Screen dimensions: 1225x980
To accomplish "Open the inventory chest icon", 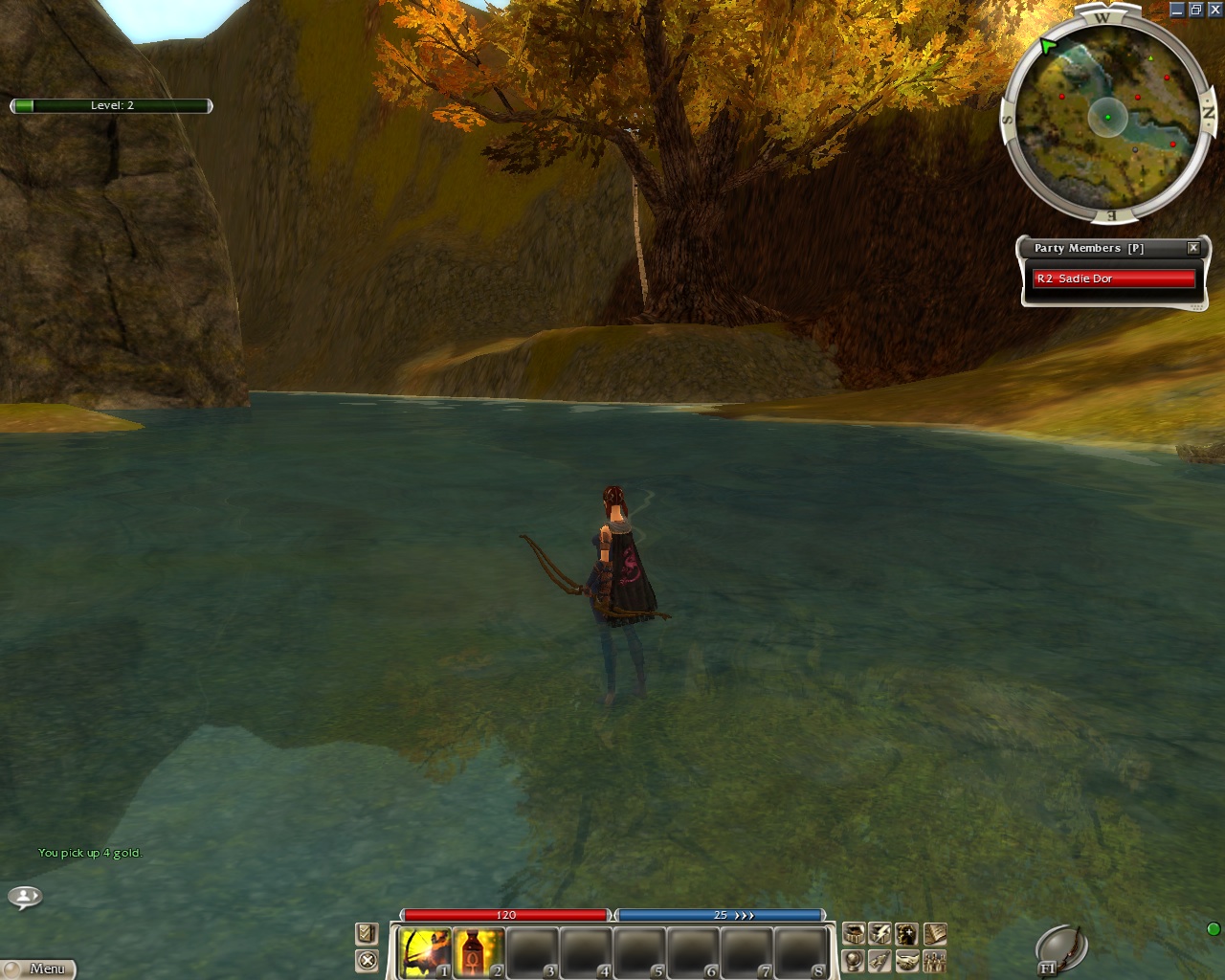I will pos(854,934).
